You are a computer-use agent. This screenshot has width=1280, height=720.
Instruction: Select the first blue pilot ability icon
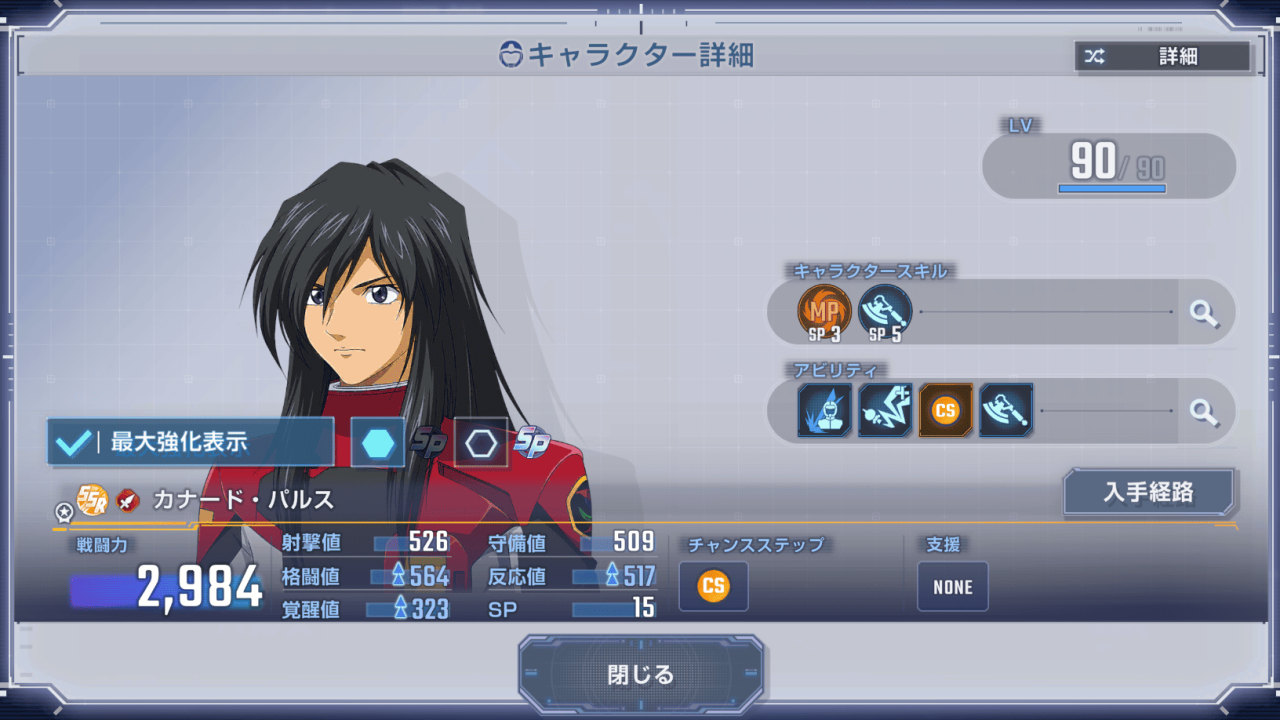click(x=825, y=410)
